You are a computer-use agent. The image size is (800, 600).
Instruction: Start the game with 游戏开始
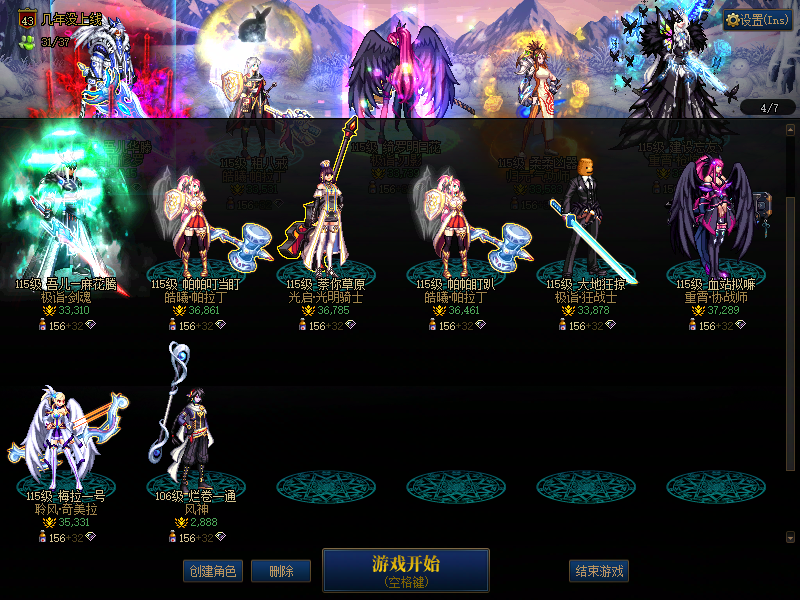click(405, 570)
